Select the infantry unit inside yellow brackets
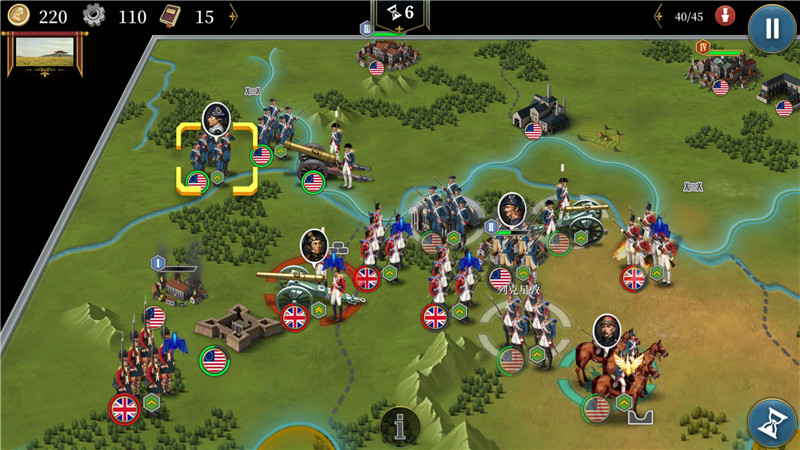Screen dimensions: 800x450 click(216, 156)
